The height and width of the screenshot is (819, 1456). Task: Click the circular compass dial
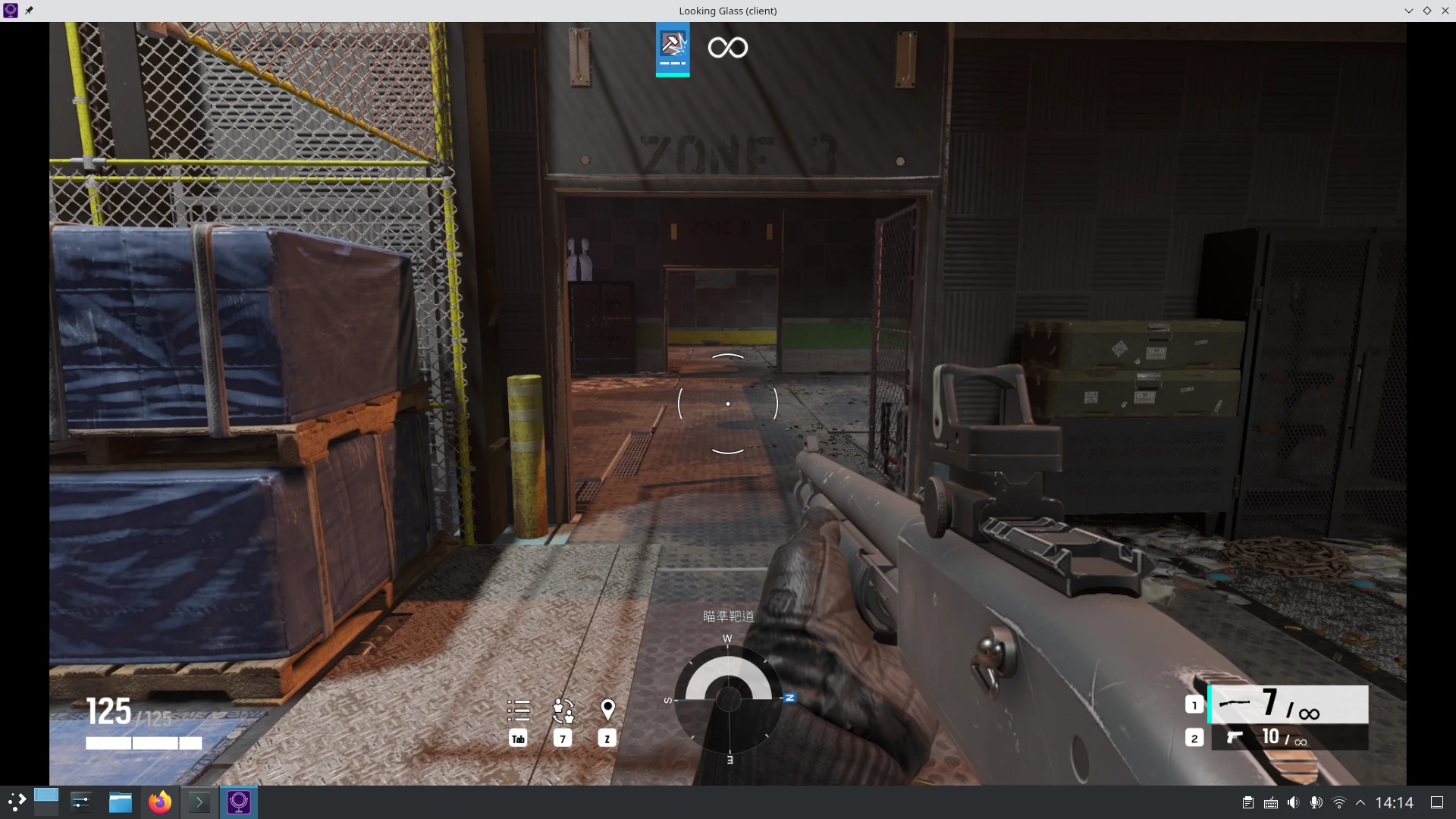(729, 698)
